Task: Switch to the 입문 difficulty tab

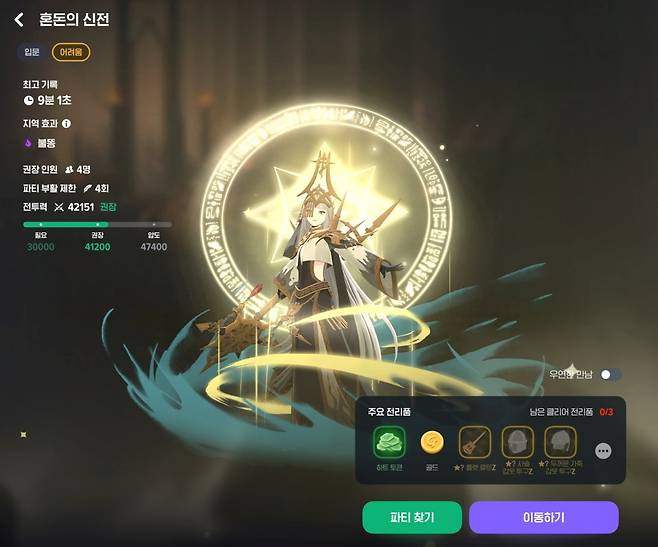Action: click(x=32, y=52)
